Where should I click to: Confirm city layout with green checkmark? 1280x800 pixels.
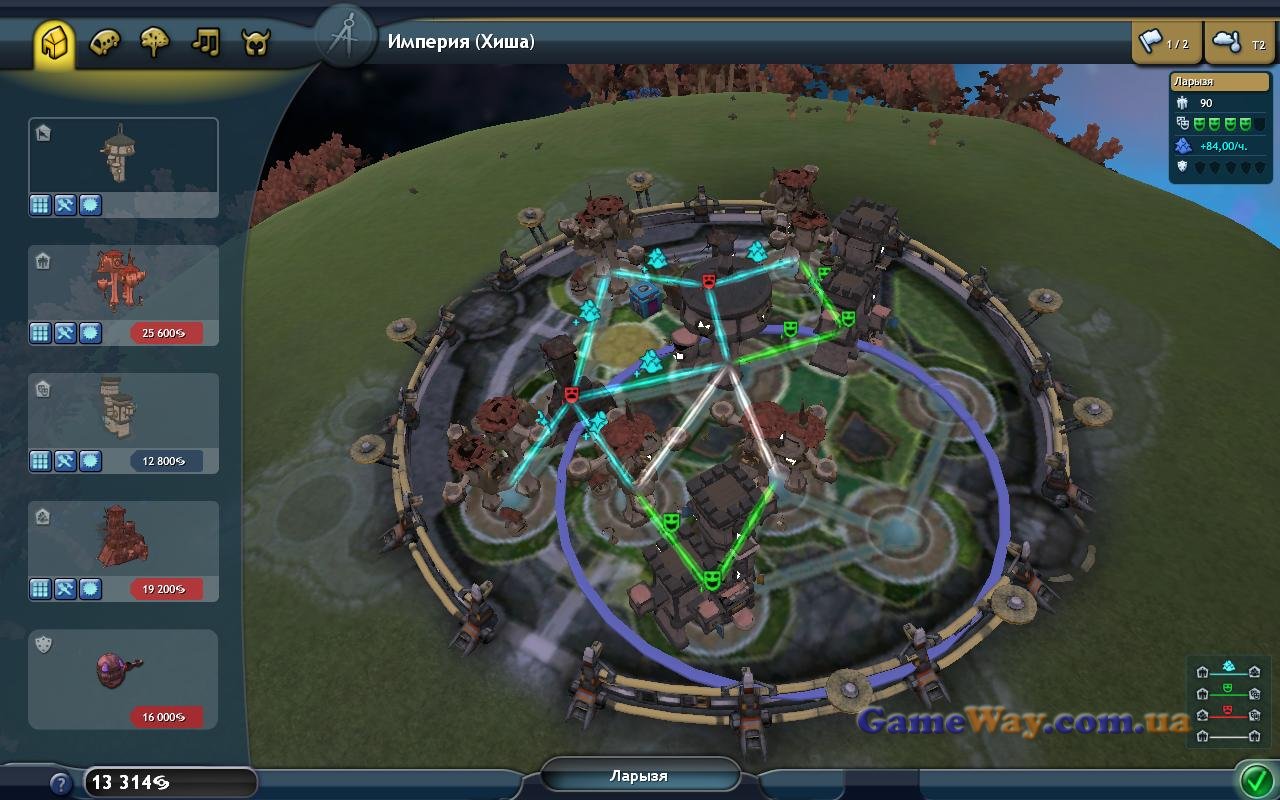[x=1254, y=778]
